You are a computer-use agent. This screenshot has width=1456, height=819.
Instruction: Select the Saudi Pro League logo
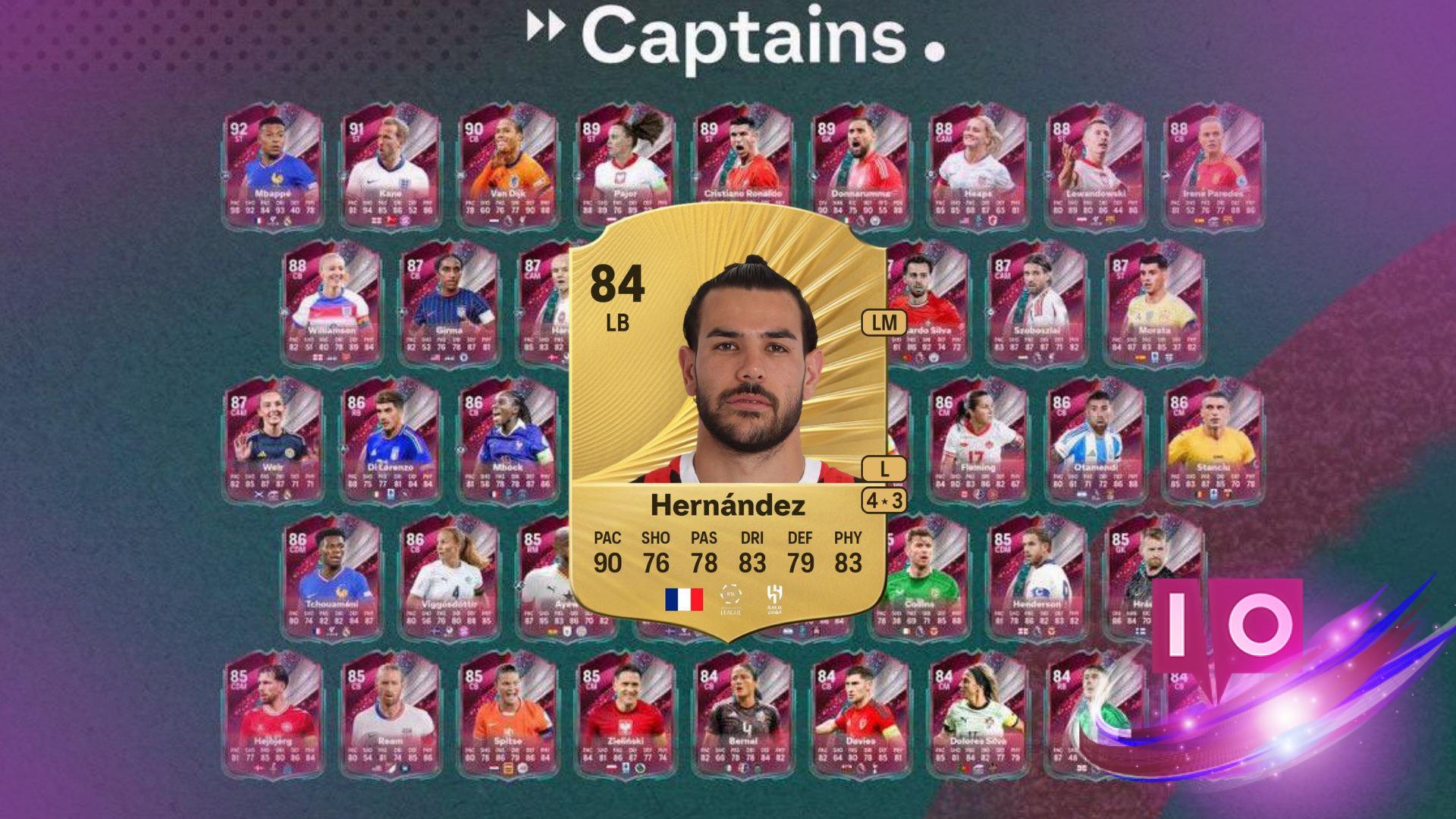(730, 598)
